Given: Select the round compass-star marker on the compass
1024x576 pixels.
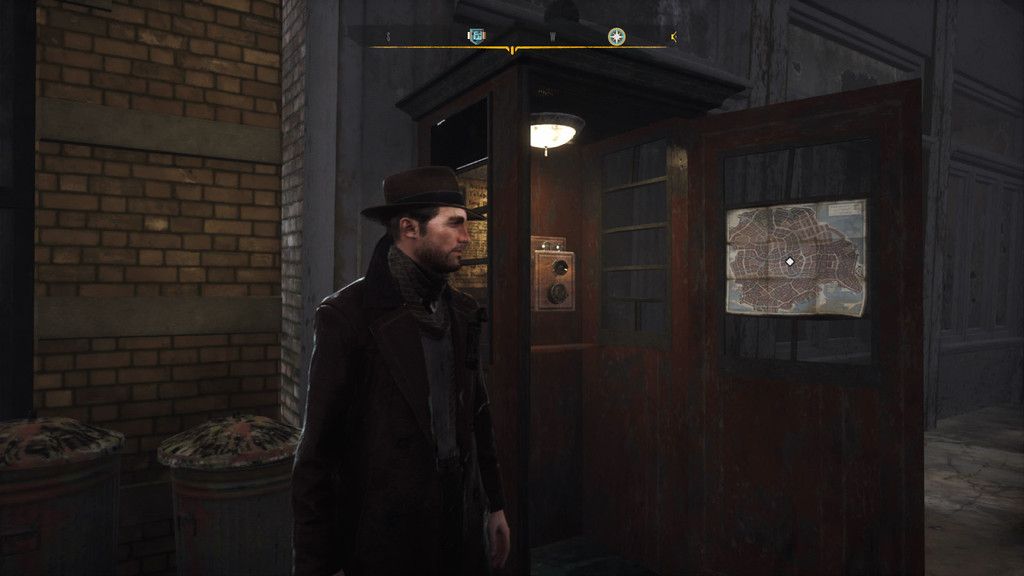Looking at the screenshot, I should (616, 37).
